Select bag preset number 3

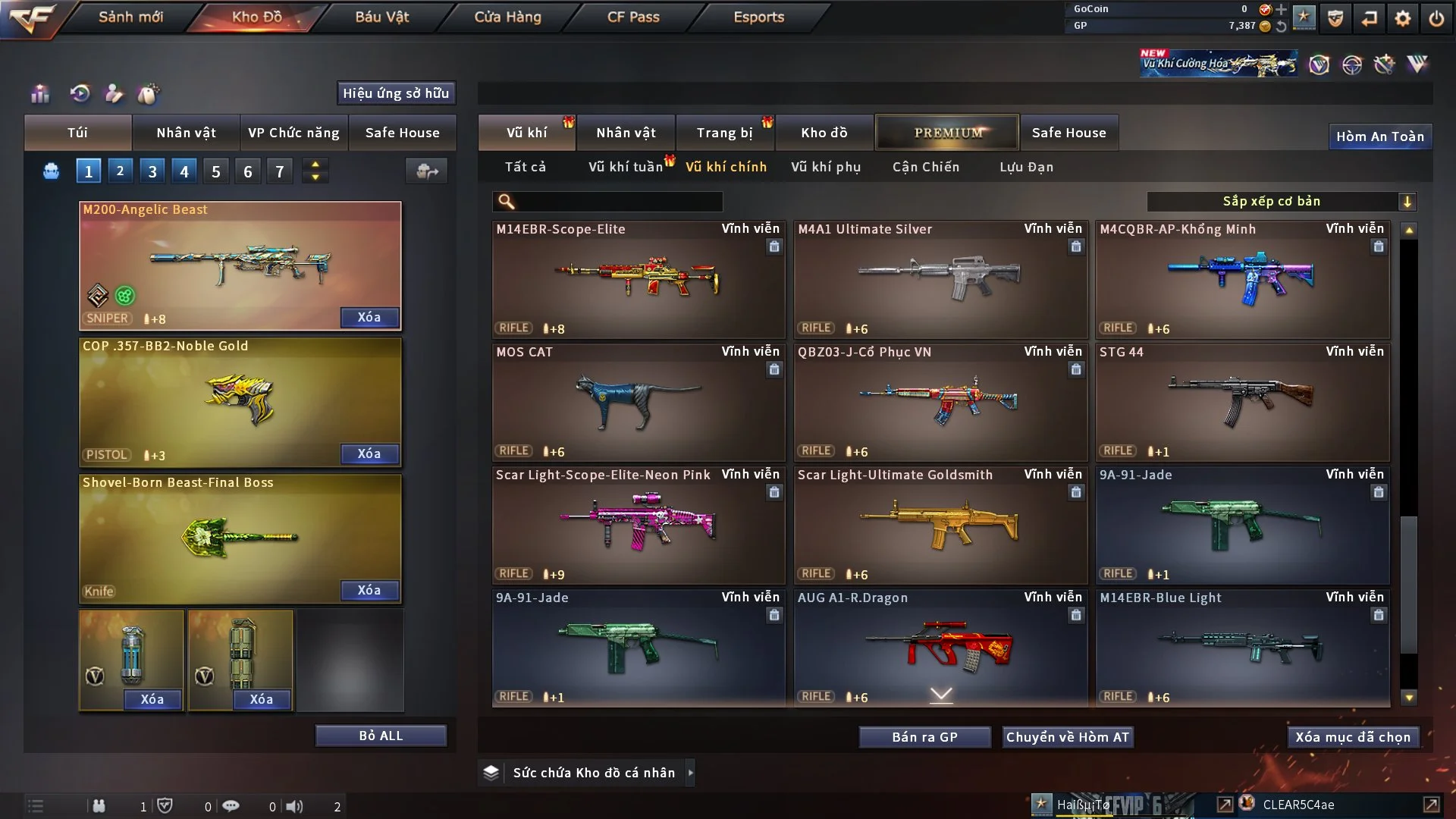pos(152,171)
